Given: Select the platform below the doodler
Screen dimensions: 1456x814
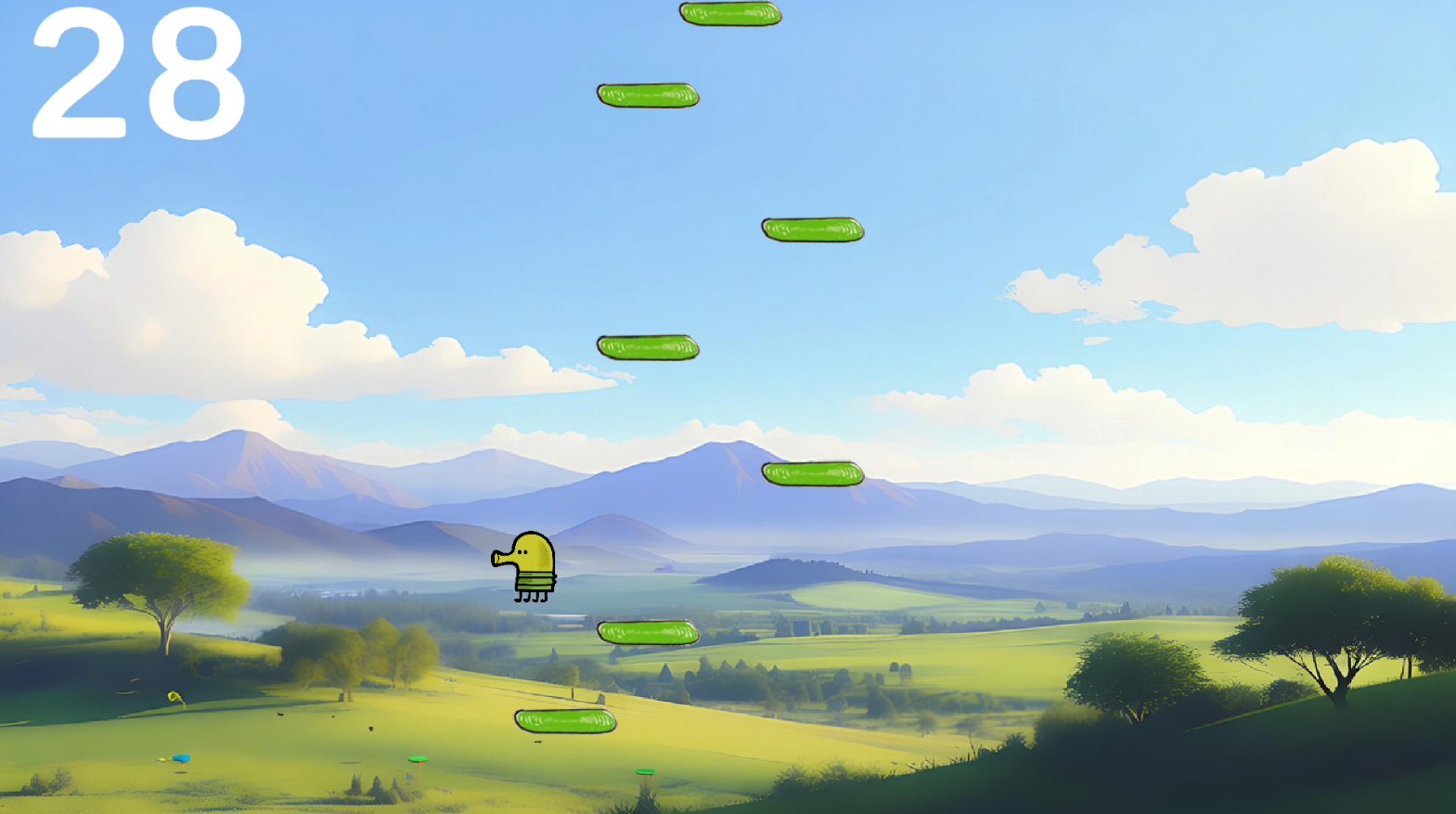Looking at the screenshot, I should click(648, 632).
